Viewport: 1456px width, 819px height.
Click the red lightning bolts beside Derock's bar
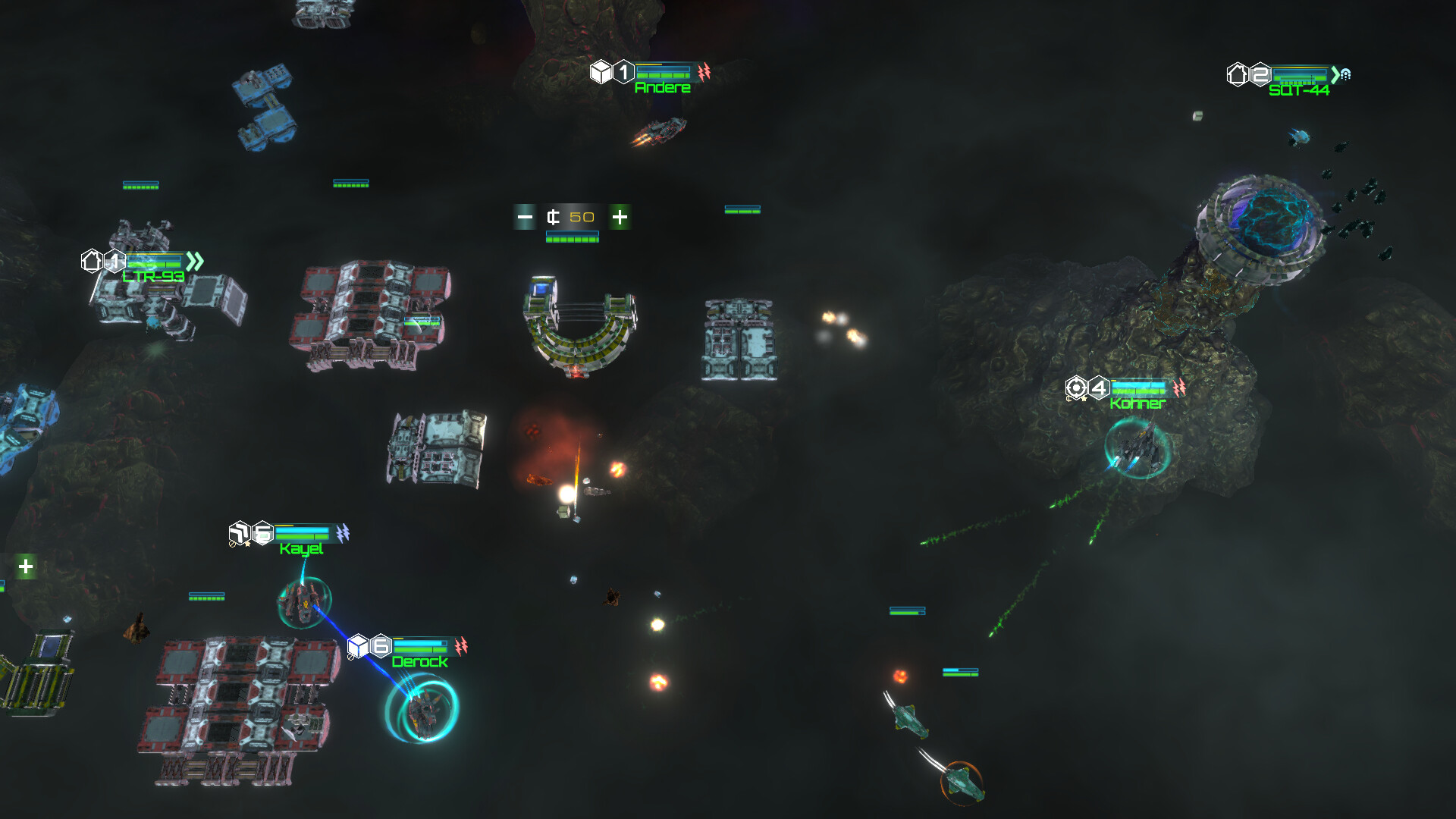pyautogui.click(x=461, y=645)
